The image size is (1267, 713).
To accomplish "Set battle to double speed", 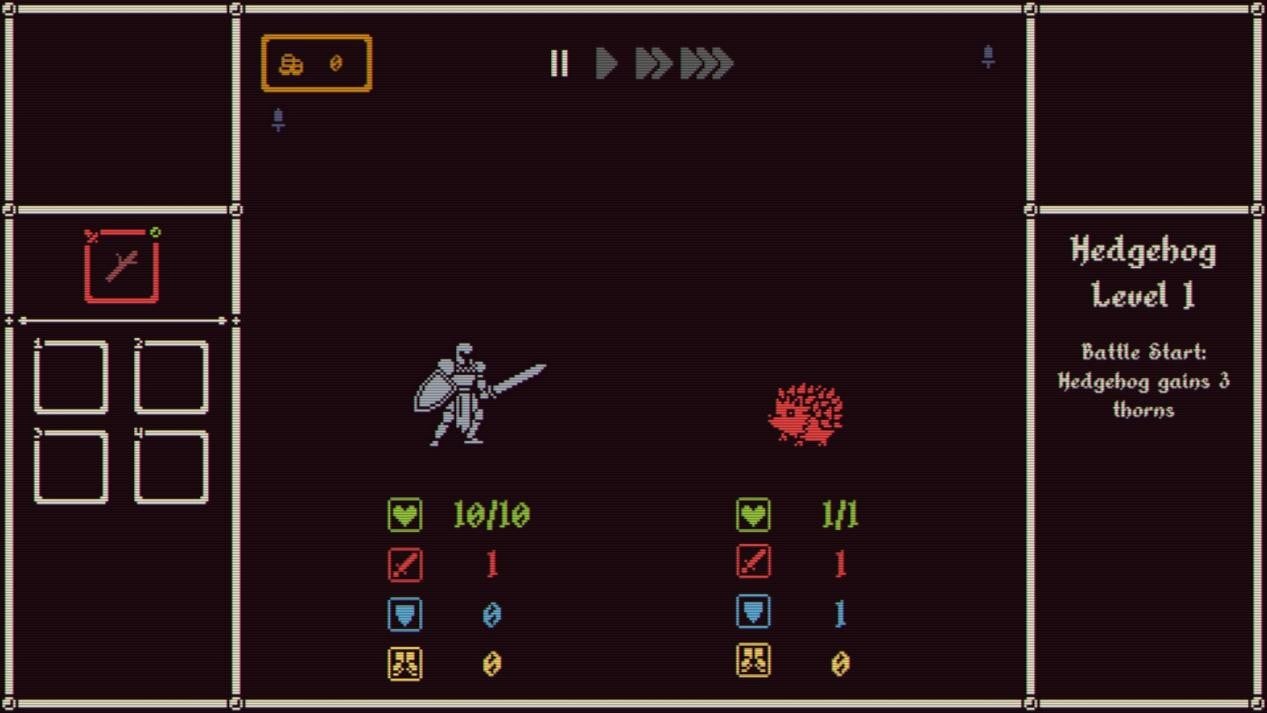I will click(x=653, y=64).
